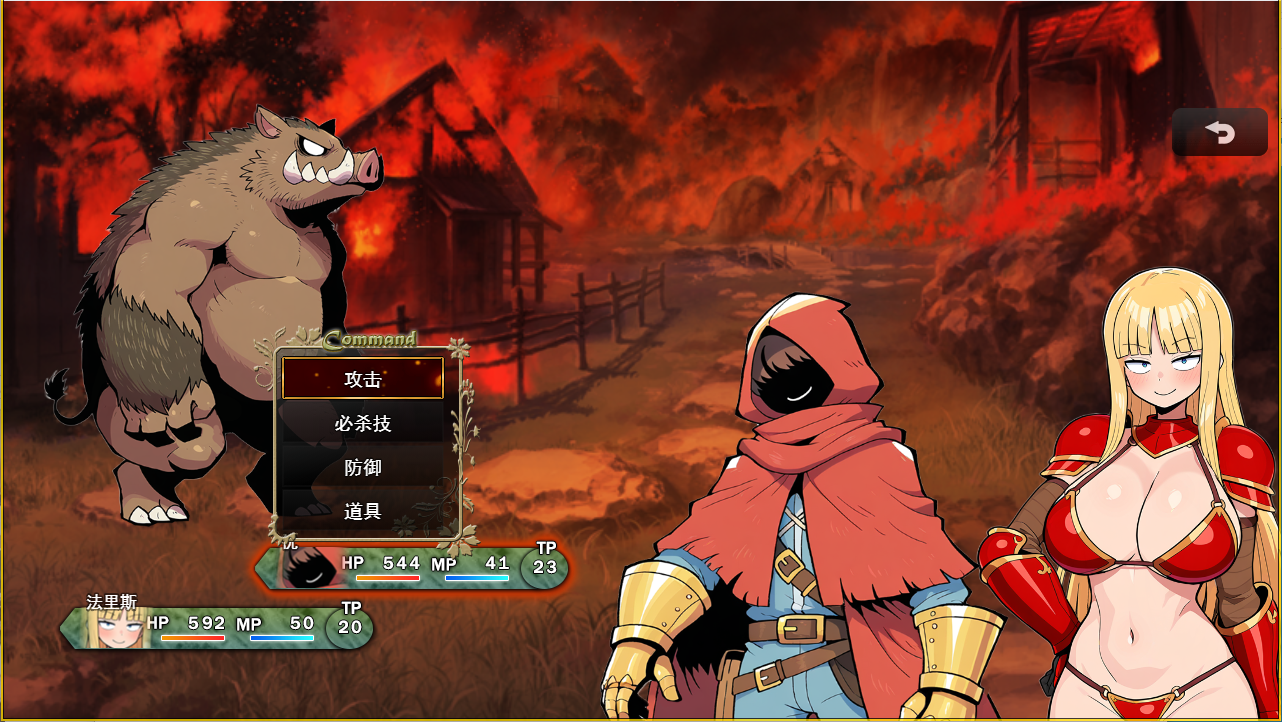Select the 法里斯 party status panel
The image size is (1282, 722).
click(216, 627)
